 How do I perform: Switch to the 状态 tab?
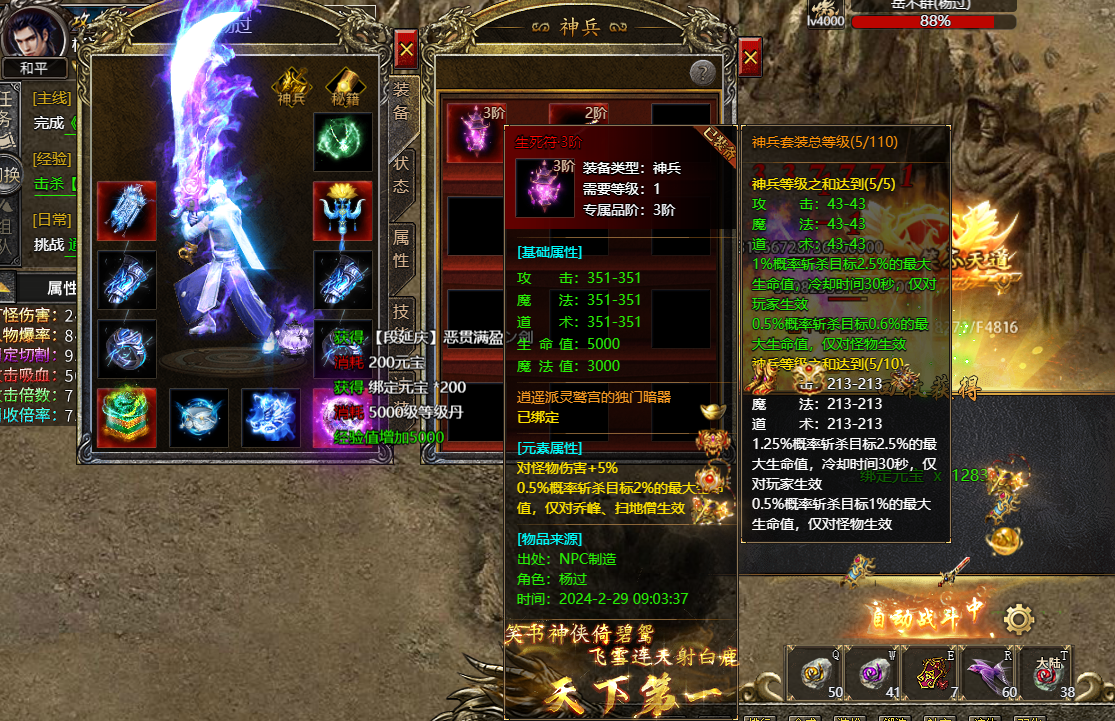pos(401,174)
